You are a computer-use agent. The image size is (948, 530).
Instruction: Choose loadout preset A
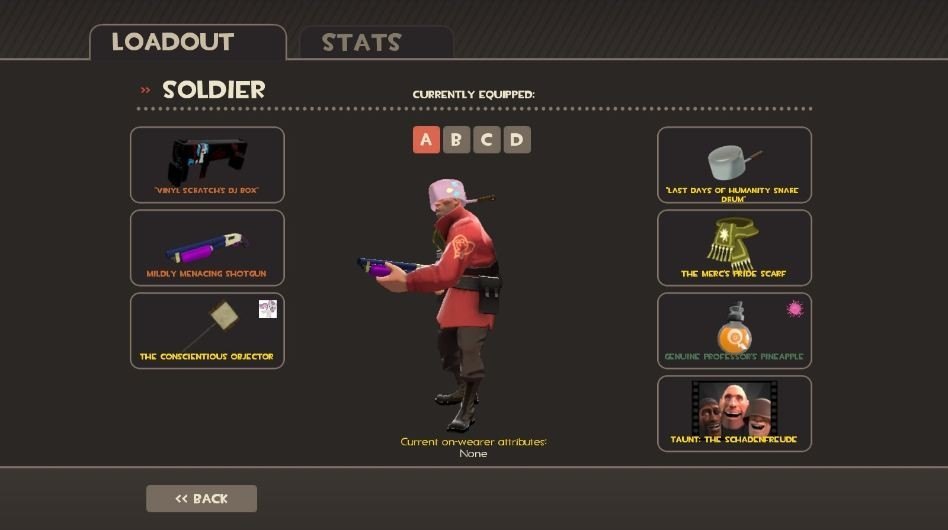point(426,140)
